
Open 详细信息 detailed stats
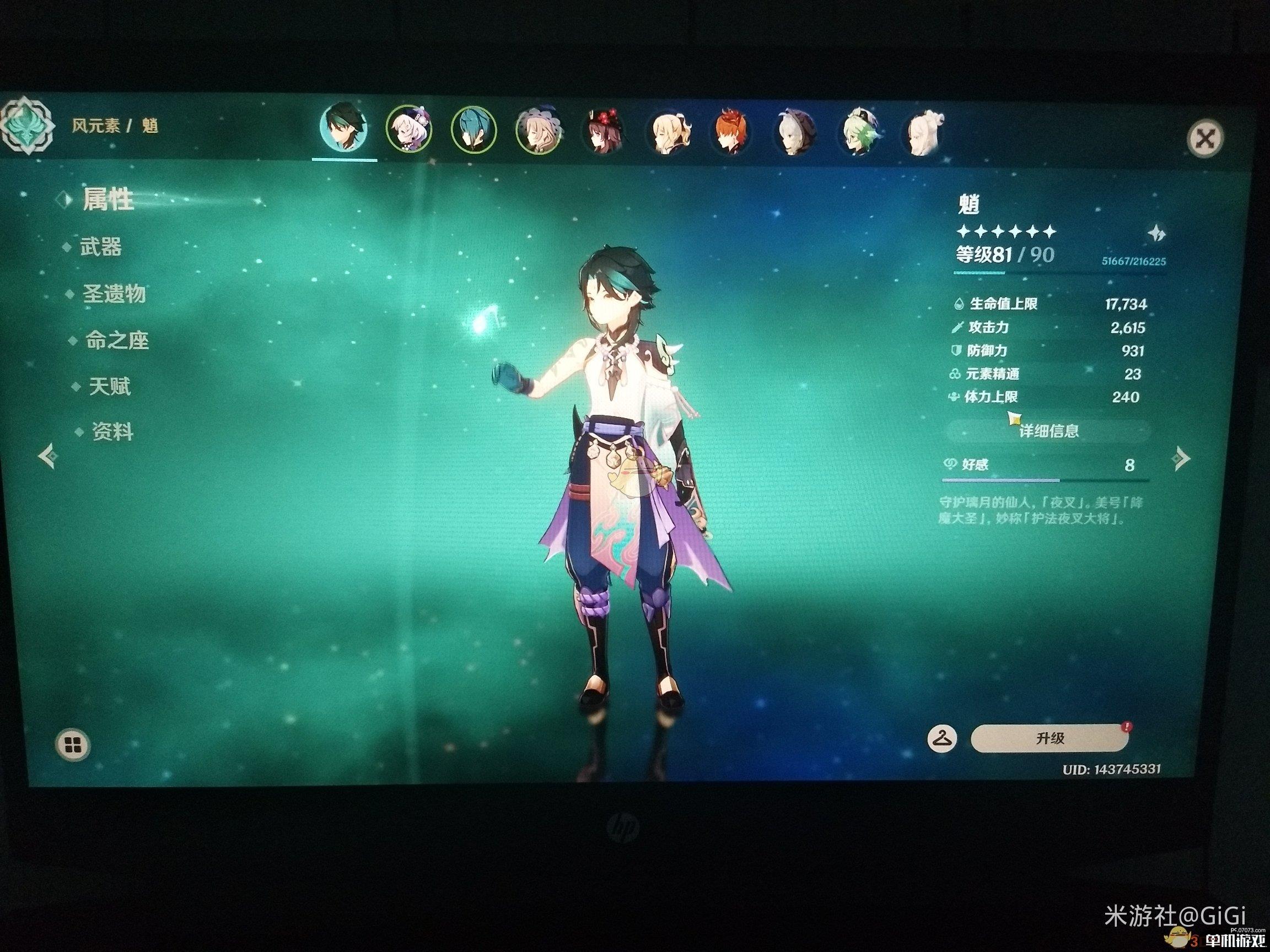tap(1048, 431)
